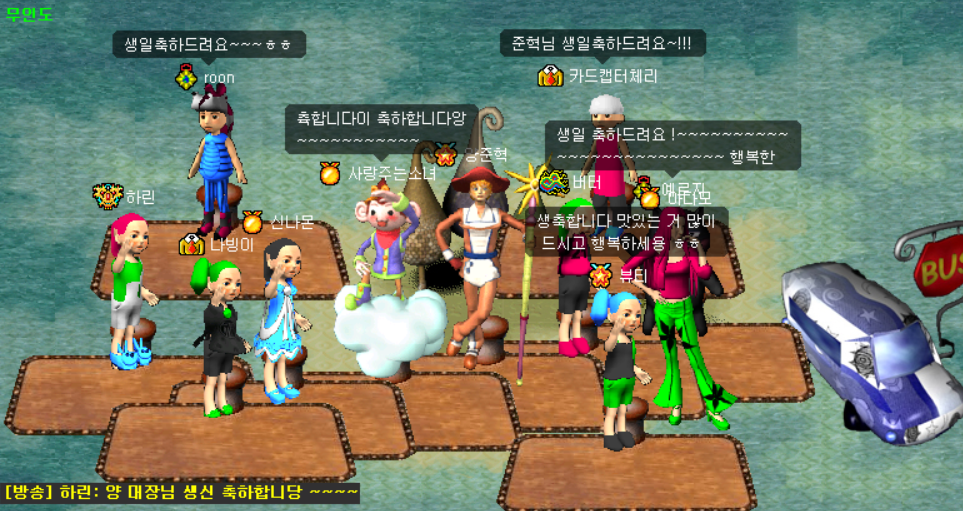Image resolution: width=963 pixels, height=511 pixels.
Task: Select the roon player name tag
Action: (218, 77)
